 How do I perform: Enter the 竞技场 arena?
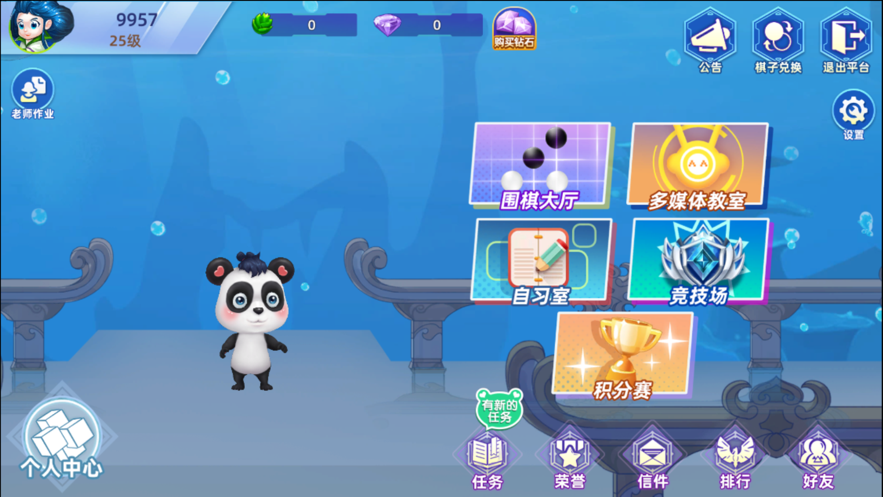(698, 261)
